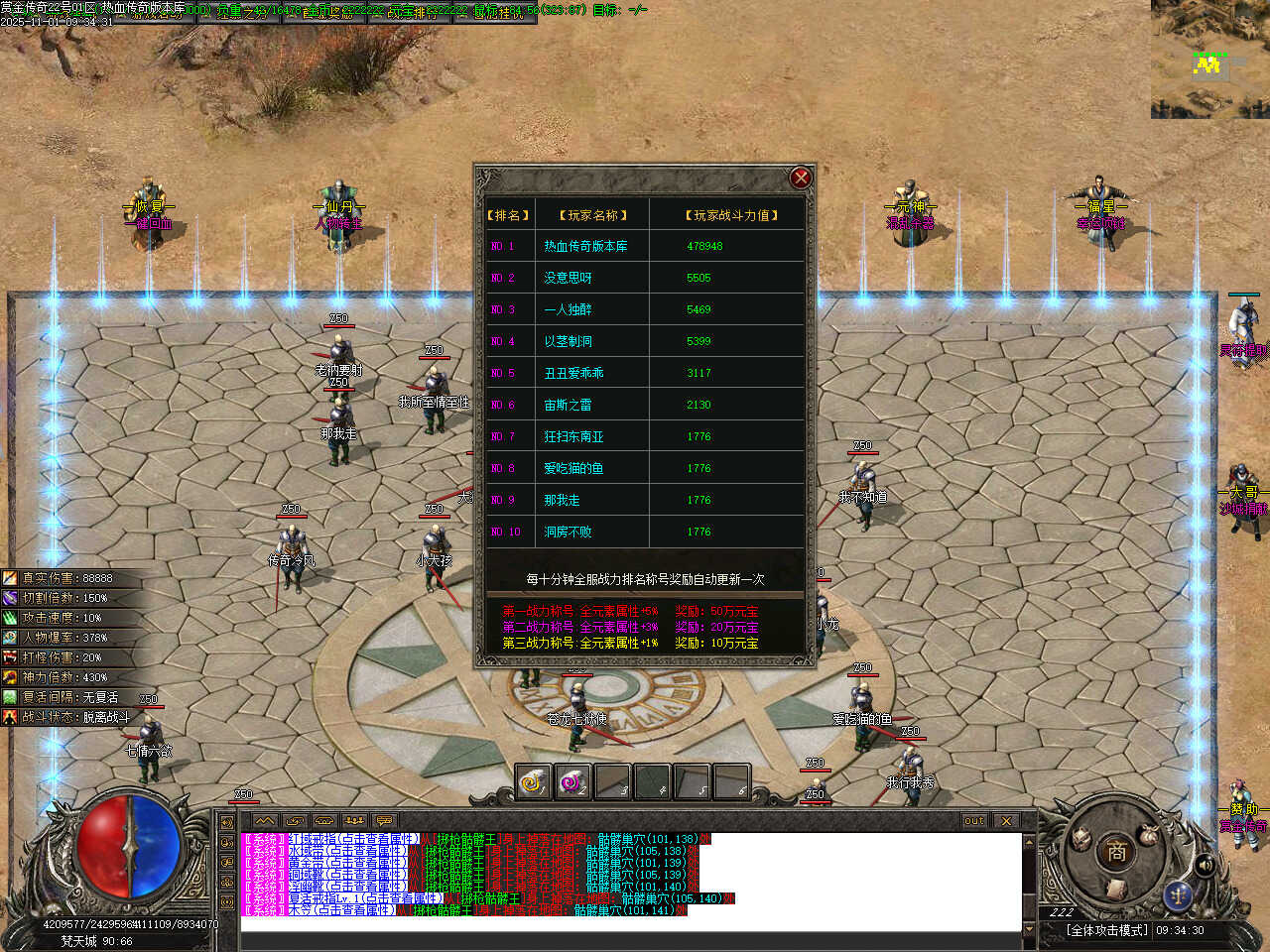Toggle the 全体攻击模式 attack mode label
The width and height of the screenshot is (1270, 952).
click(x=1106, y=930)
